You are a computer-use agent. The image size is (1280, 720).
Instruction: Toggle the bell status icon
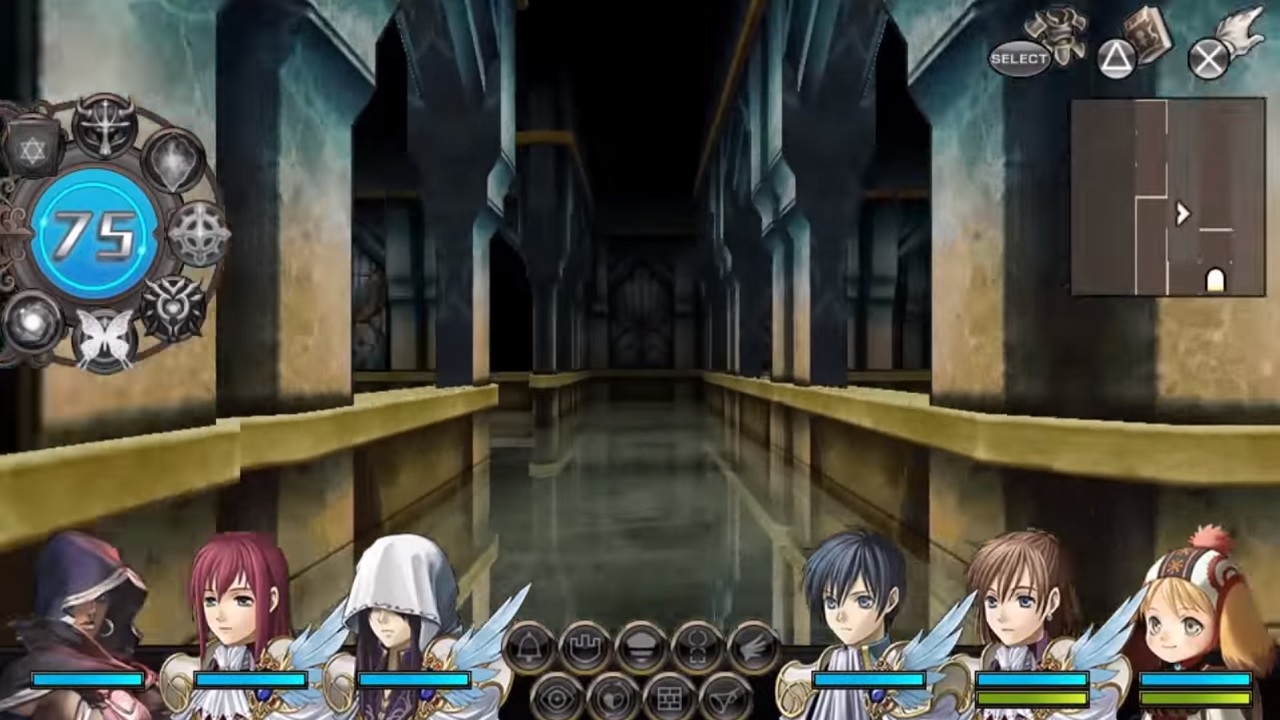[x=528, y=648]
